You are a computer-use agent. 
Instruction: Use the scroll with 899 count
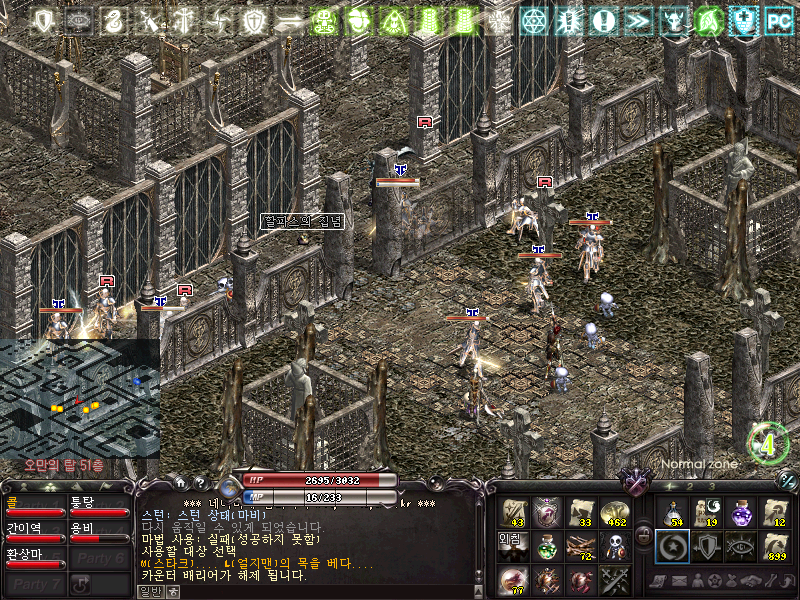click(x=774, y=547)
